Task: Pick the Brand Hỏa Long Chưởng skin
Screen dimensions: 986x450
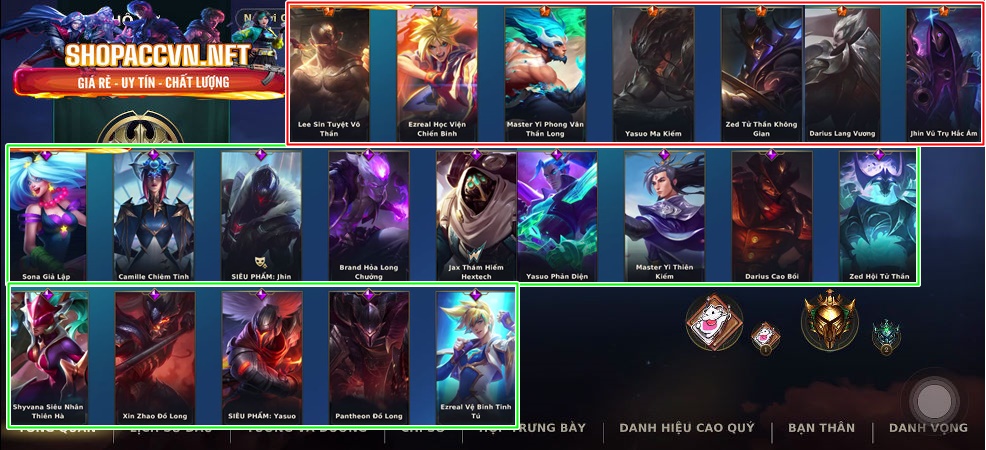Action: coord(369,214)
